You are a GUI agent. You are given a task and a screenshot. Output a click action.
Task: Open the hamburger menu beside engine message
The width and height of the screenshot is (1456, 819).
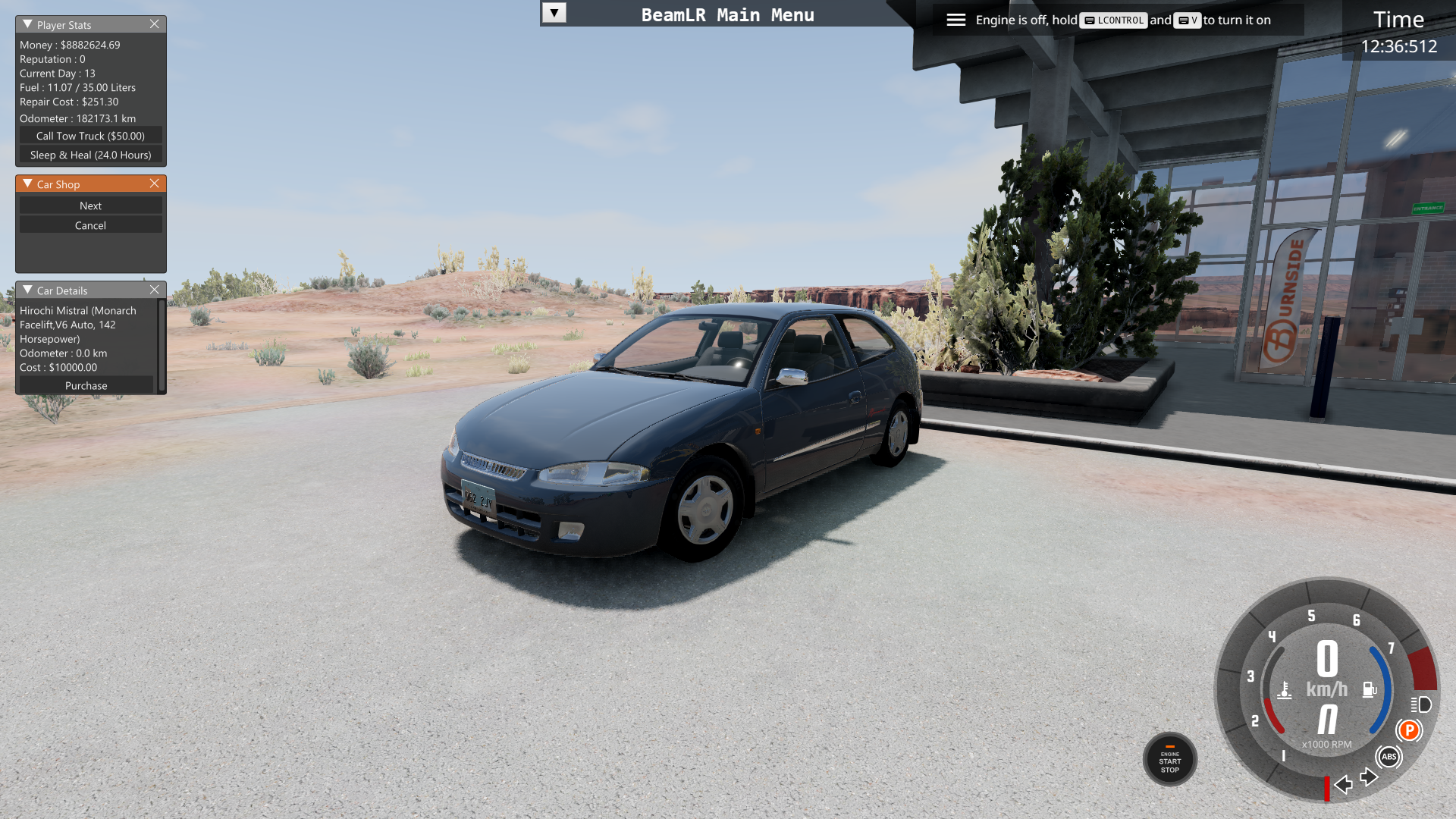click(x=955, y=20)
